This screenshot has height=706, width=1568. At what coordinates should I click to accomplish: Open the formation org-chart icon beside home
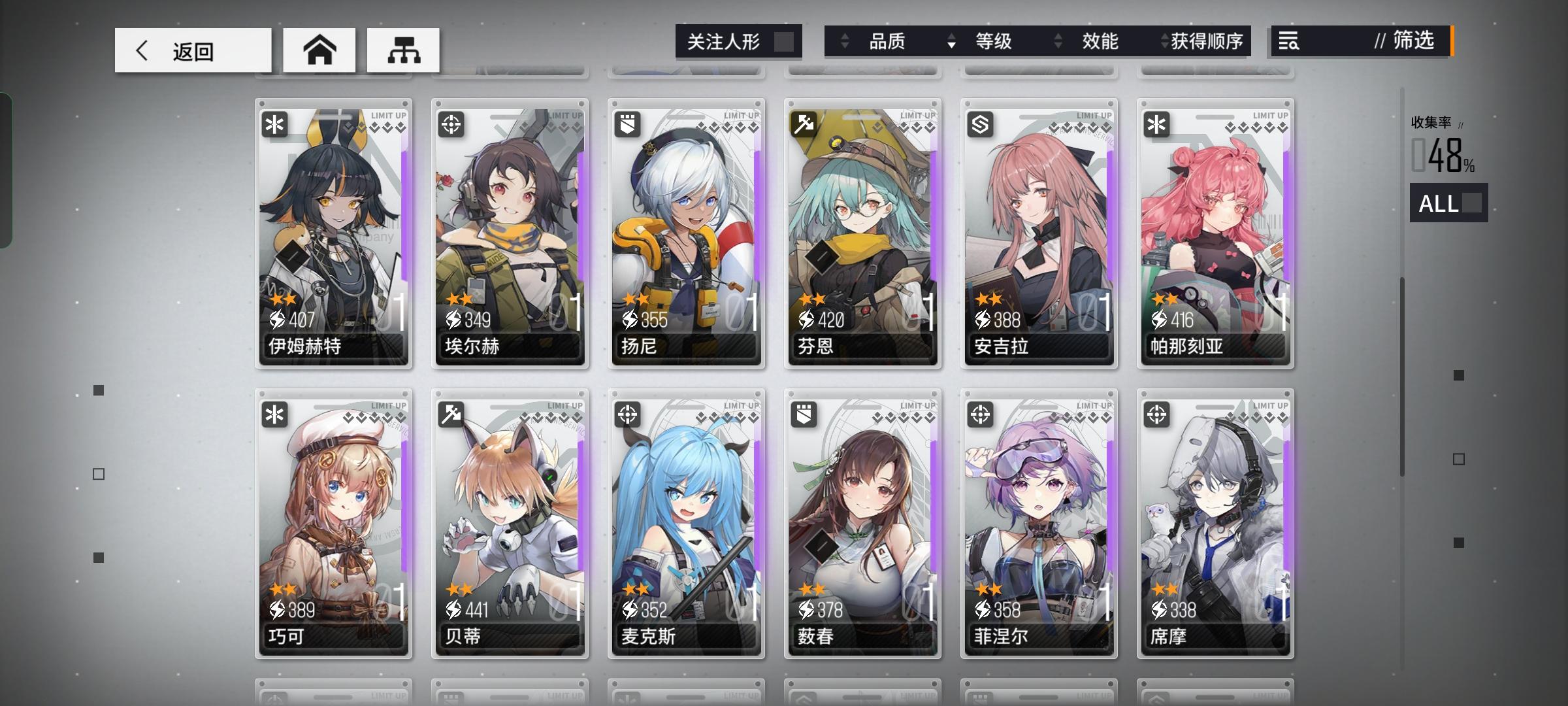404,49
